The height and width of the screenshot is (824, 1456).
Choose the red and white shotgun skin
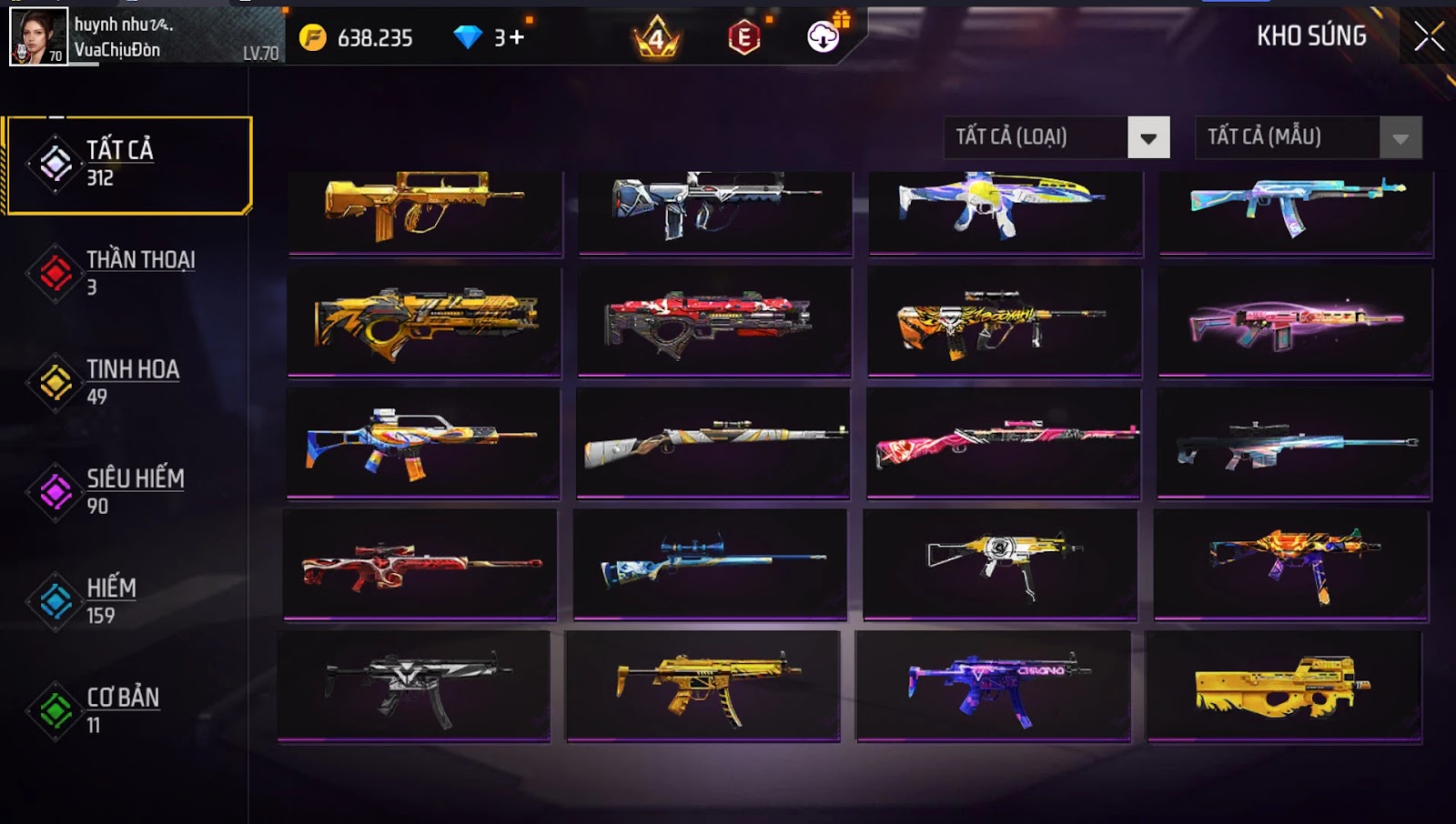click(x=713, y=320)
